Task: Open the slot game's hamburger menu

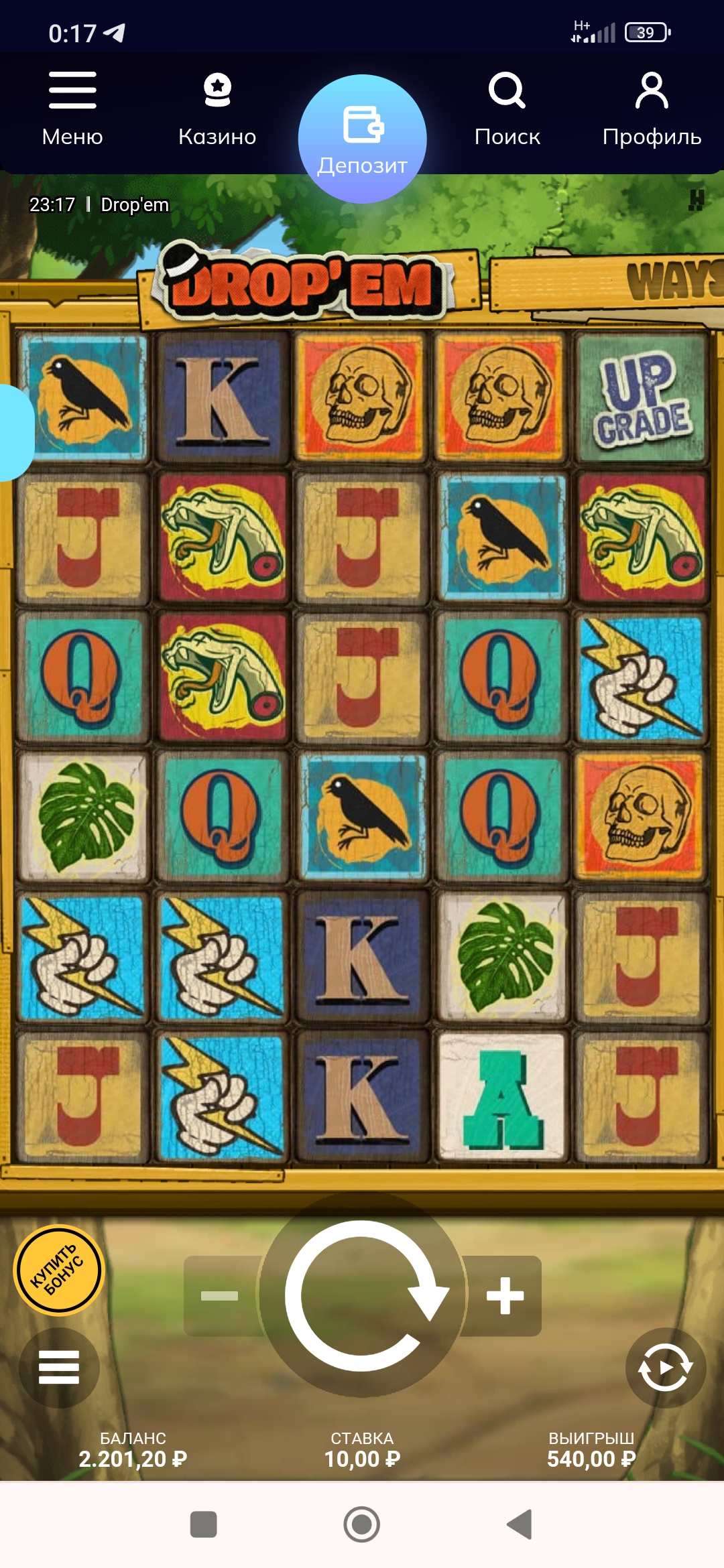Action: tap(59, 1367)
